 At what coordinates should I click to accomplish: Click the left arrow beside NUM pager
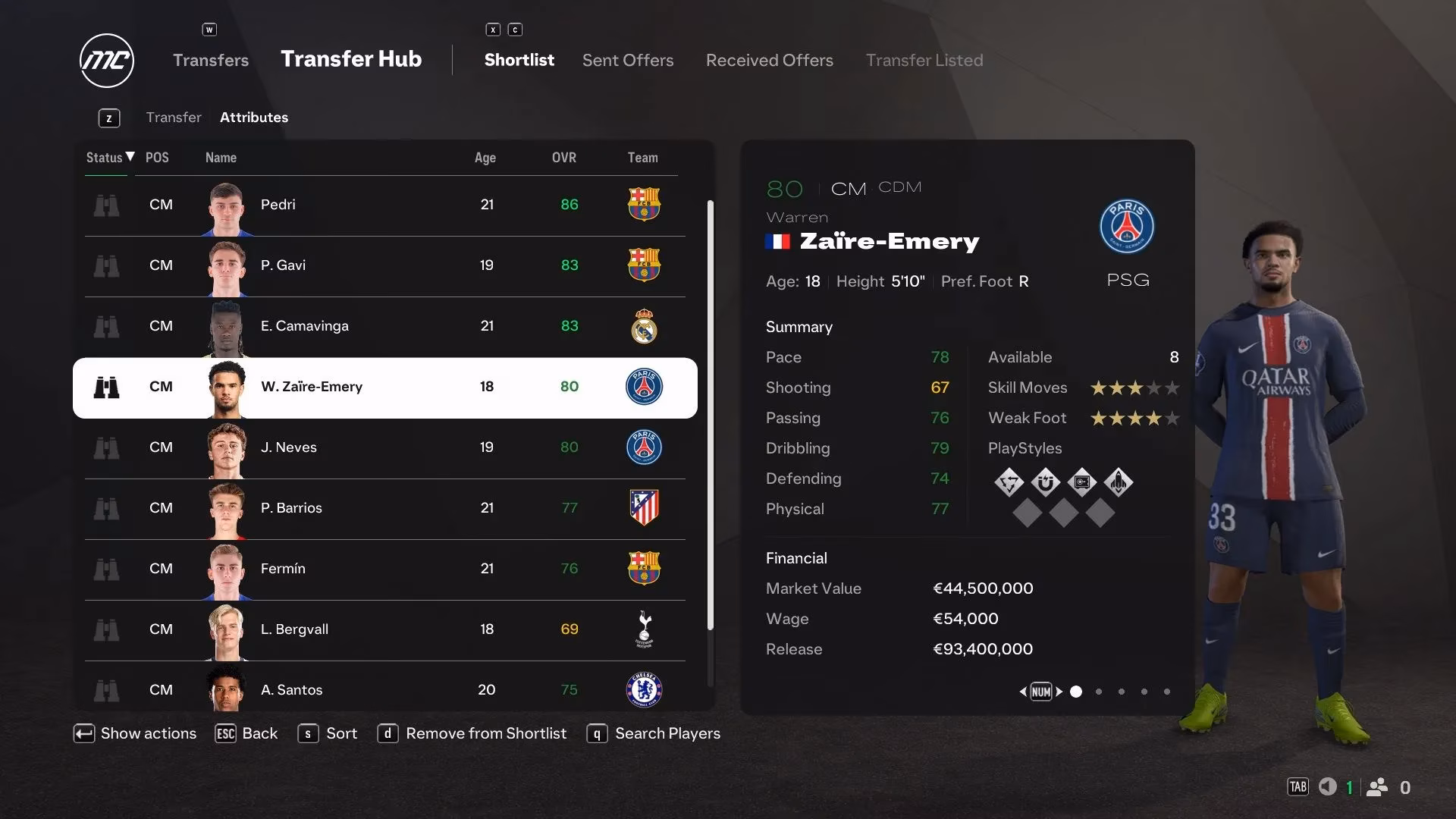pyautogui.click(x=1025, y=692)
